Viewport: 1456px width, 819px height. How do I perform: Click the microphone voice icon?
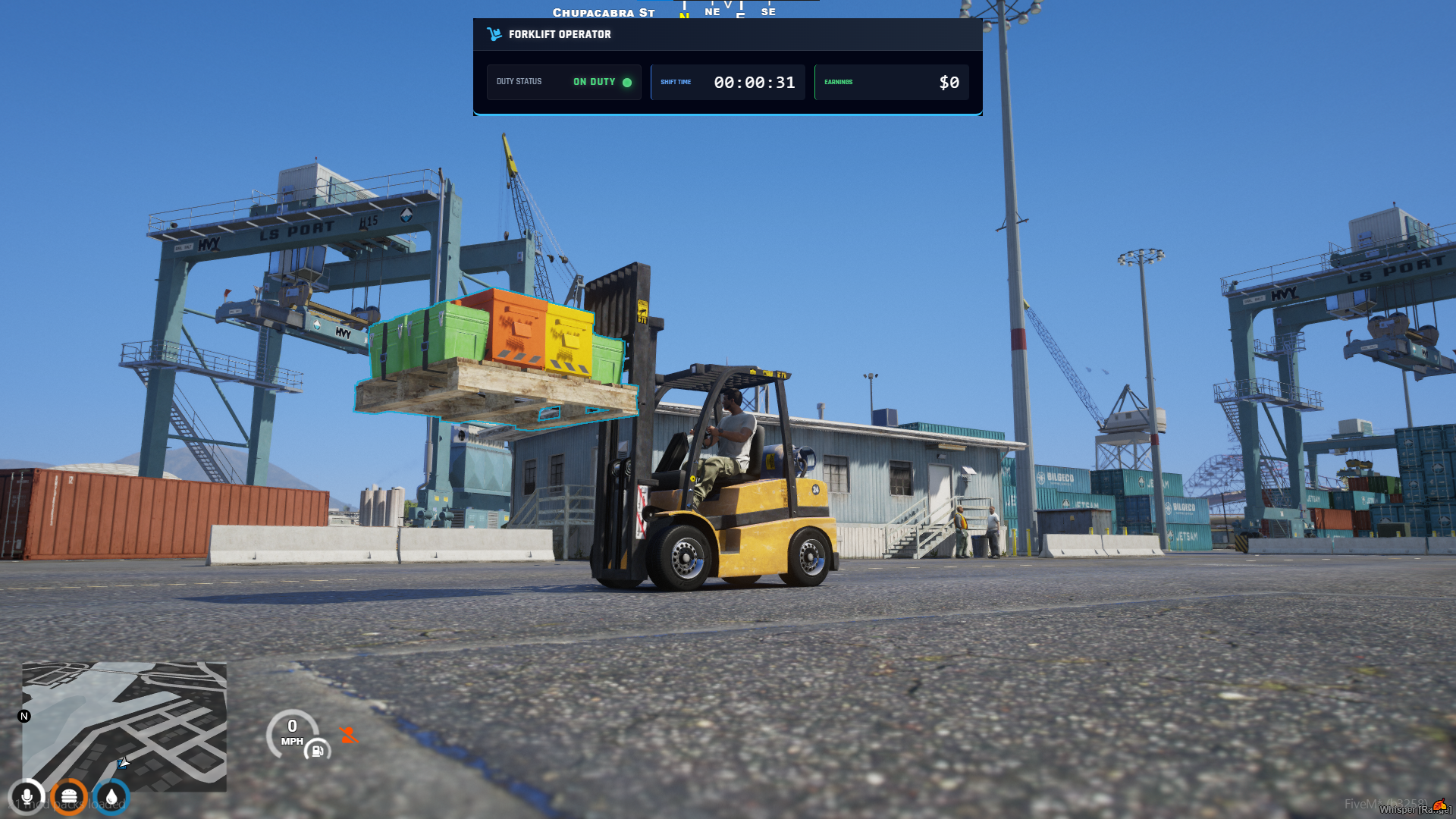(x=27, y=797)
